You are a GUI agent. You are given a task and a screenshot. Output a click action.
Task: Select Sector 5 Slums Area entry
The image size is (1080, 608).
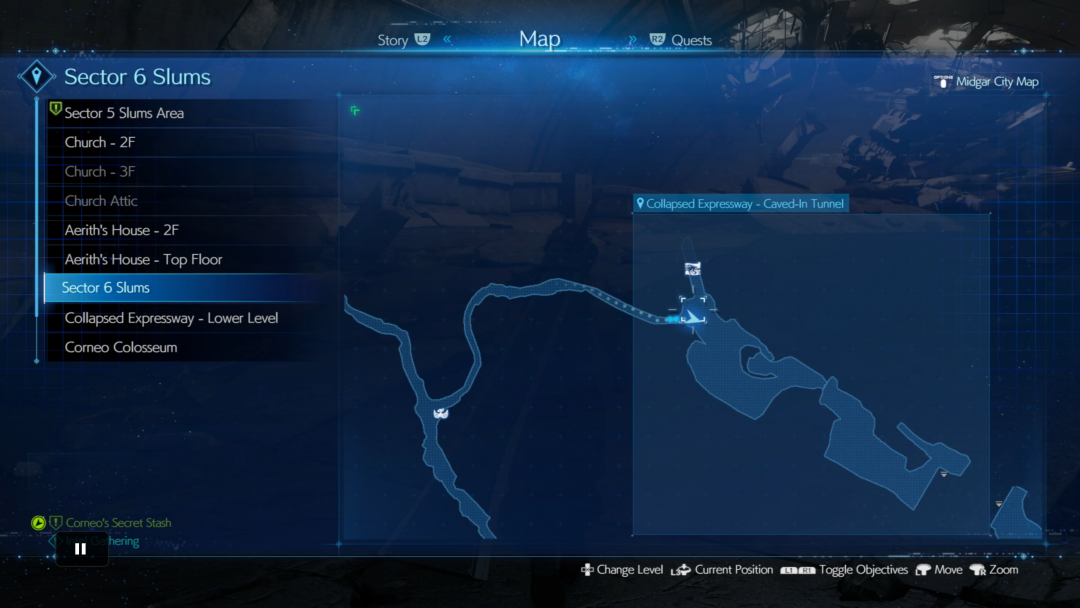[x=124, y=113]
